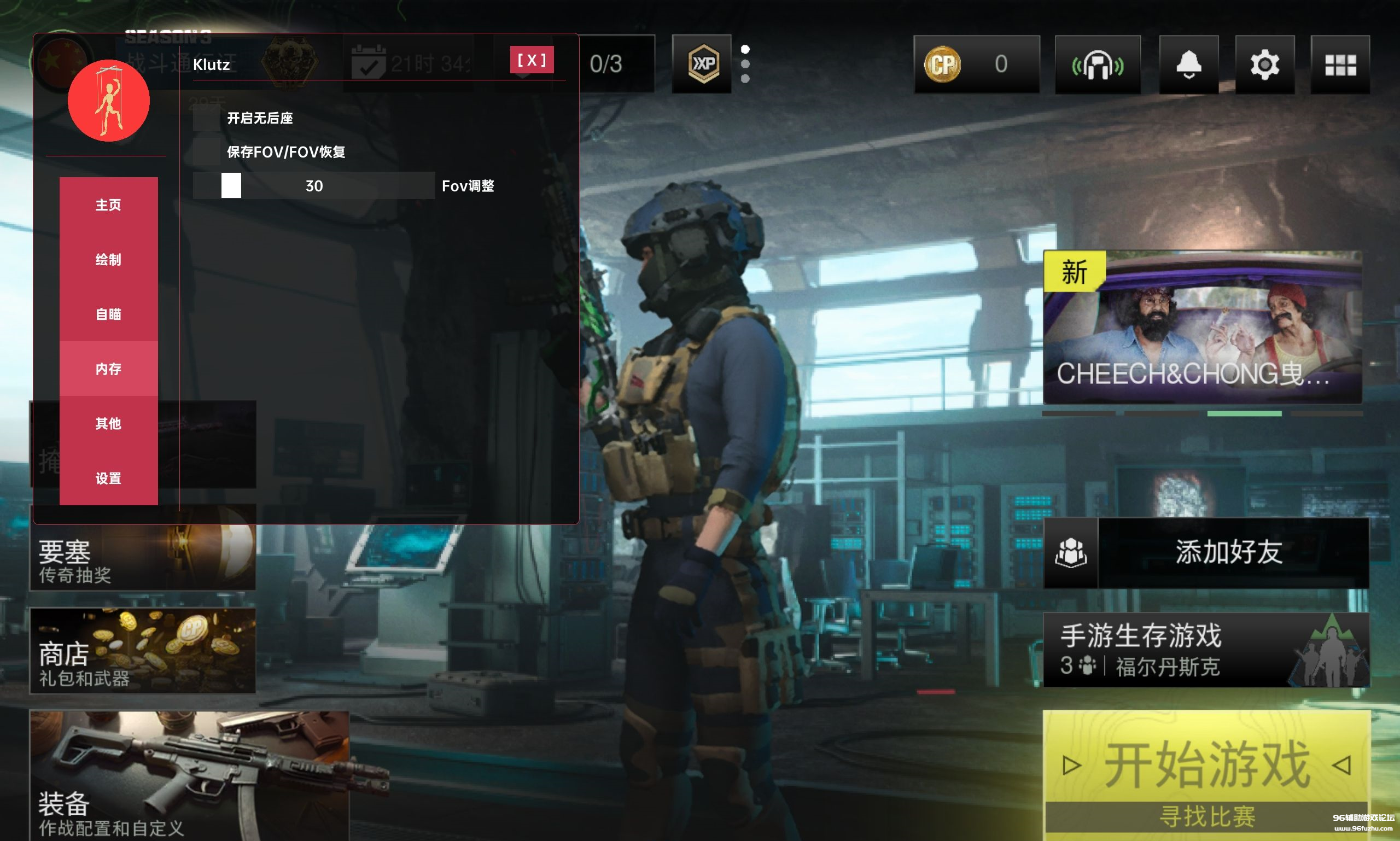
Task: Open the 设置 tab in overlay
Action: coord(108,478)
